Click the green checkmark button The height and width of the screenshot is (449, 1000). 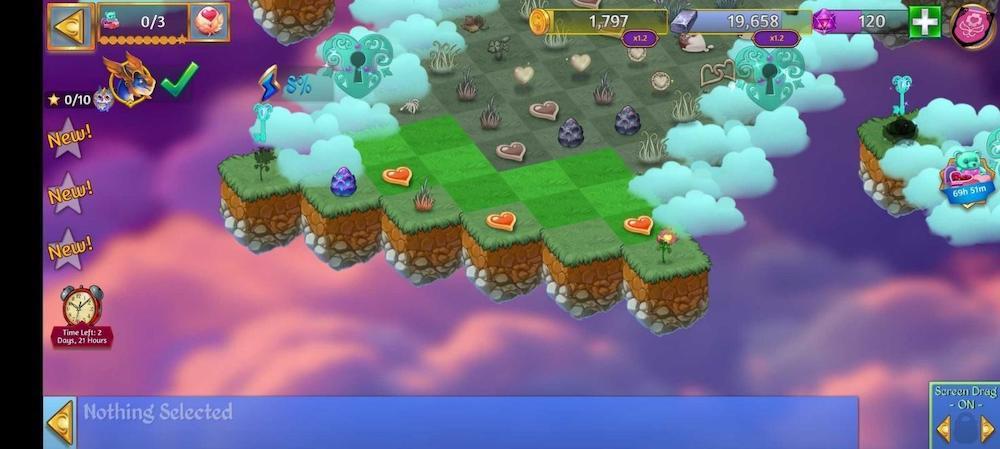coord(179,79)
